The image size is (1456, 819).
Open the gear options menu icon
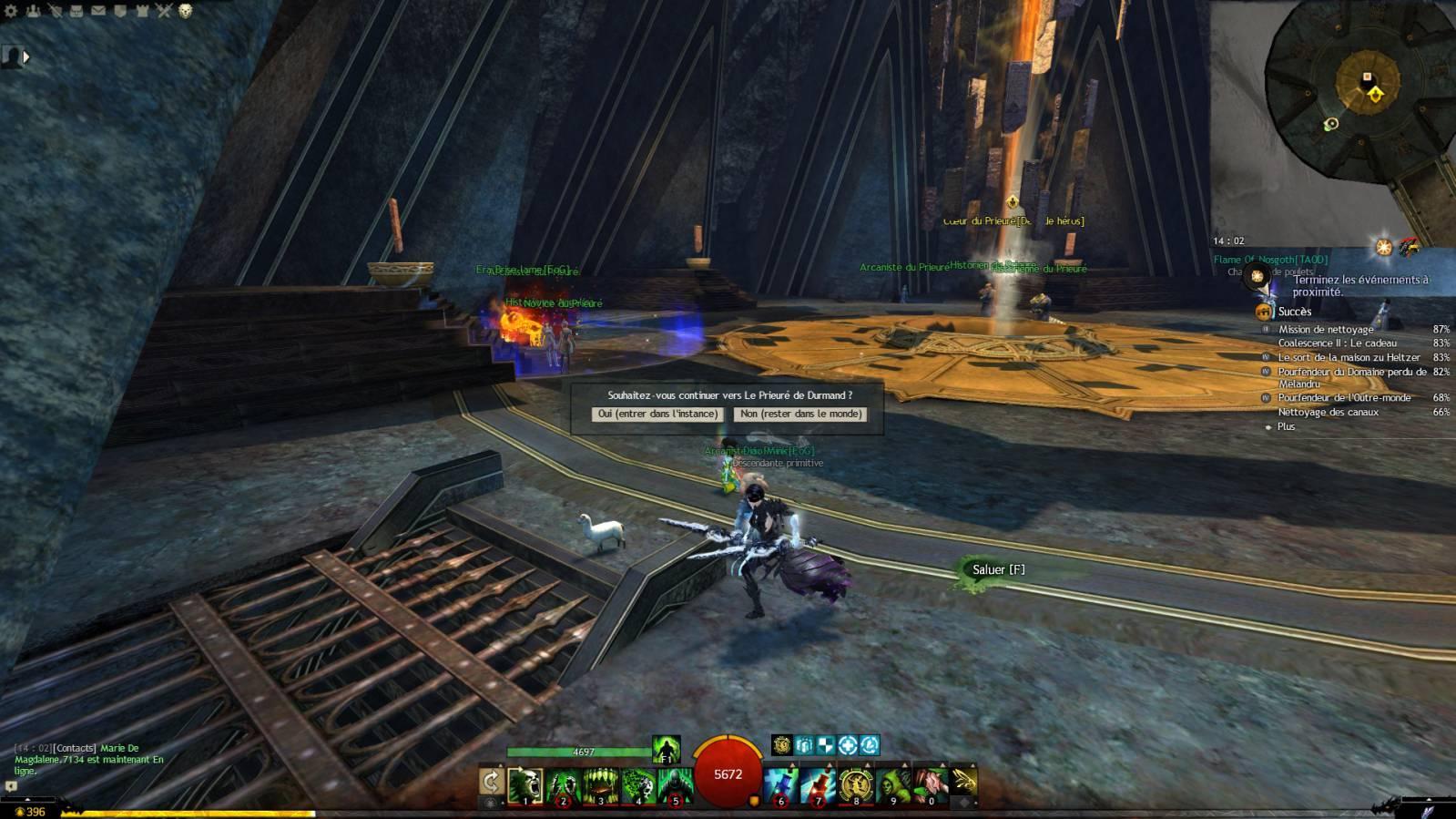(x=12, y=11)
